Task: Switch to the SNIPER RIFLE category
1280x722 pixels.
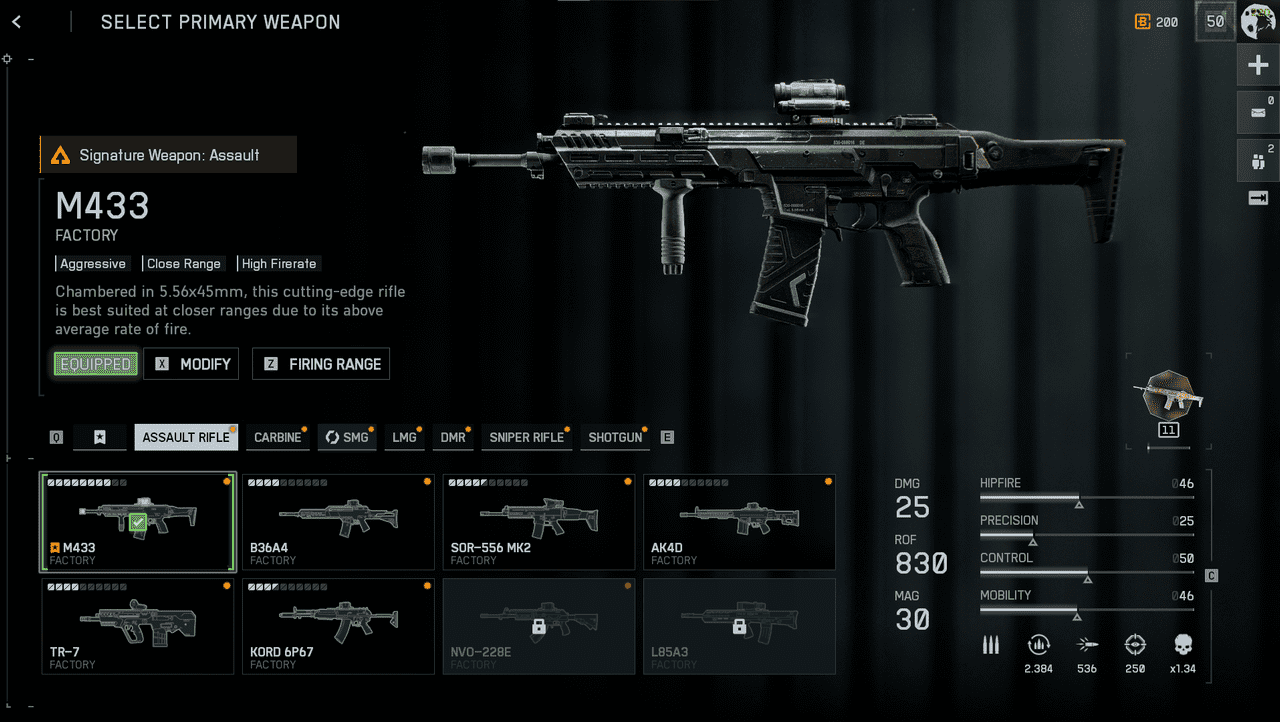Action: 527,437
